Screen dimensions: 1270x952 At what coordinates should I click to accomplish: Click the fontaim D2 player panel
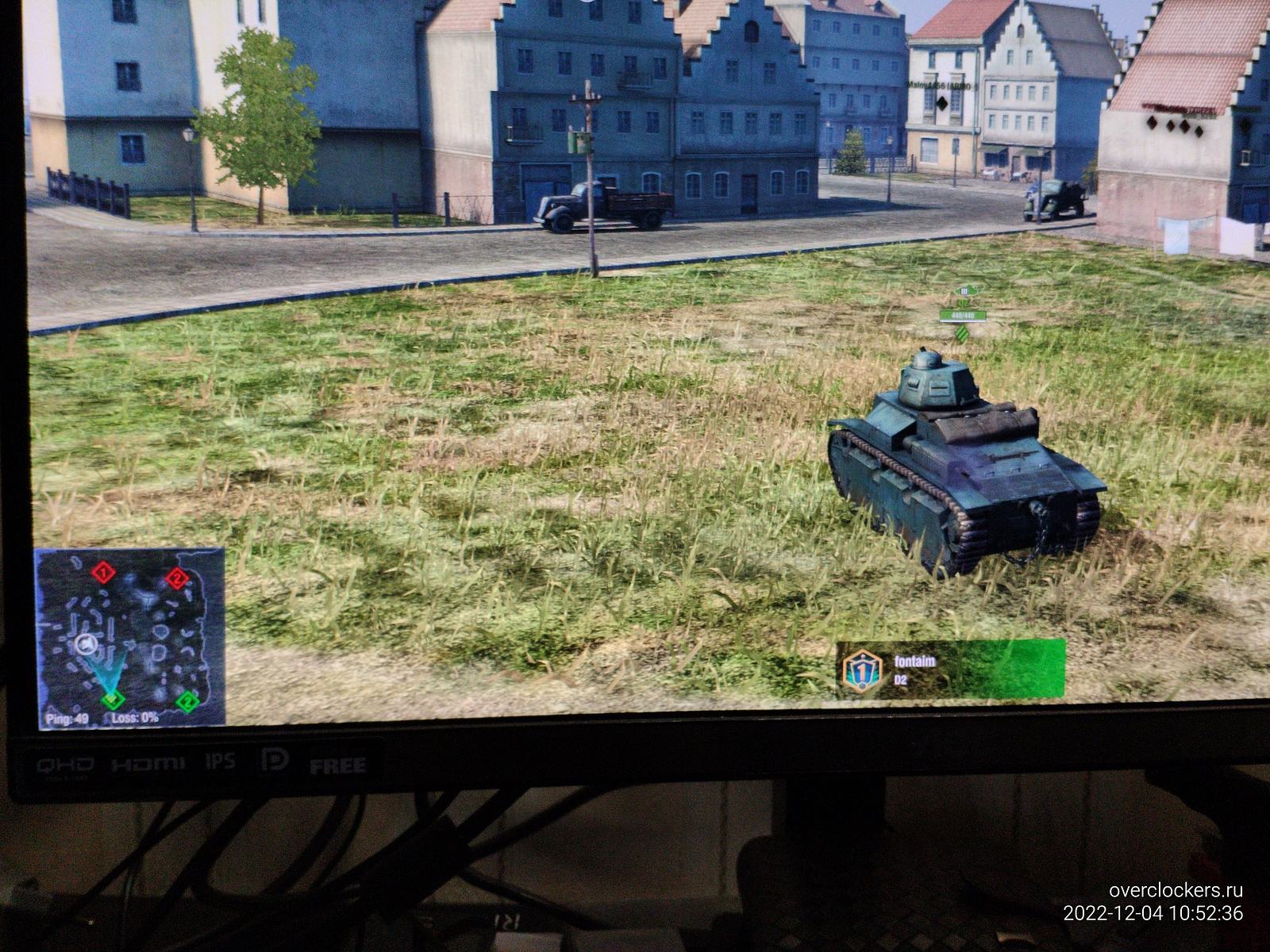[x=950, y=669]
